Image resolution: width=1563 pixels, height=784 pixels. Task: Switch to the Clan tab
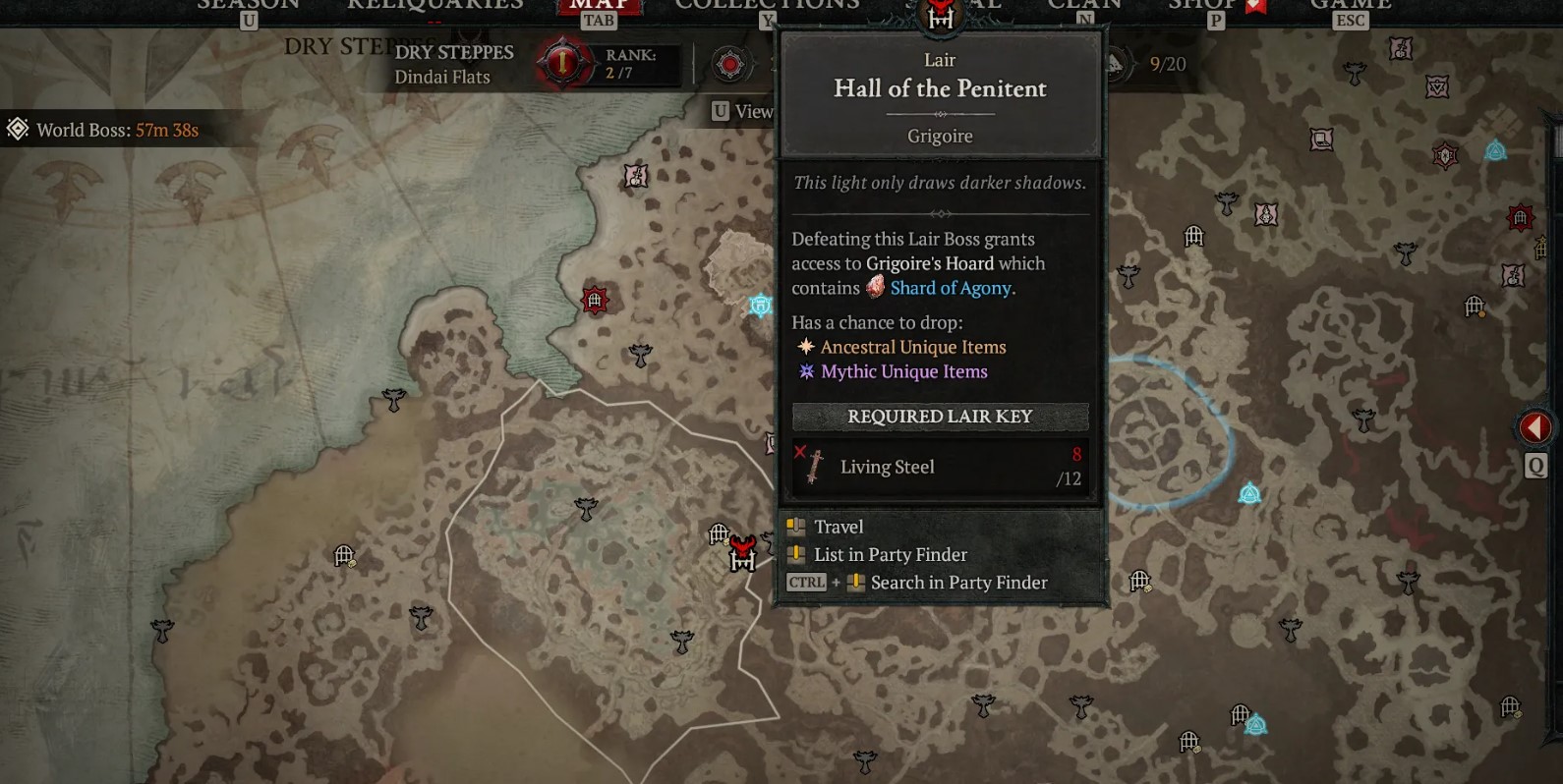coord(1084,8)
